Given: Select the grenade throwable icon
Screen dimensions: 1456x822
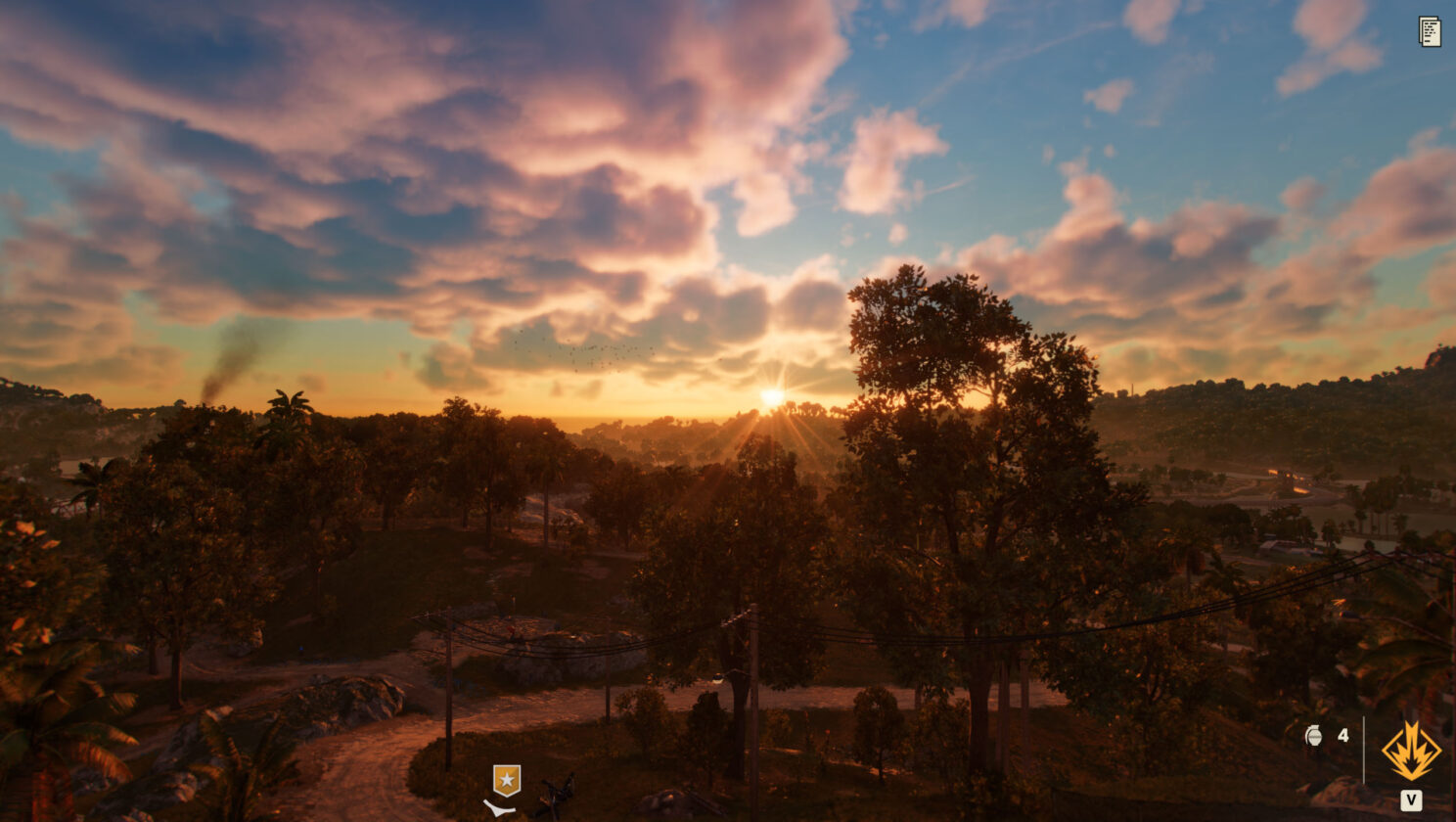Looking at the screenshot, I should pos(1313,736).
